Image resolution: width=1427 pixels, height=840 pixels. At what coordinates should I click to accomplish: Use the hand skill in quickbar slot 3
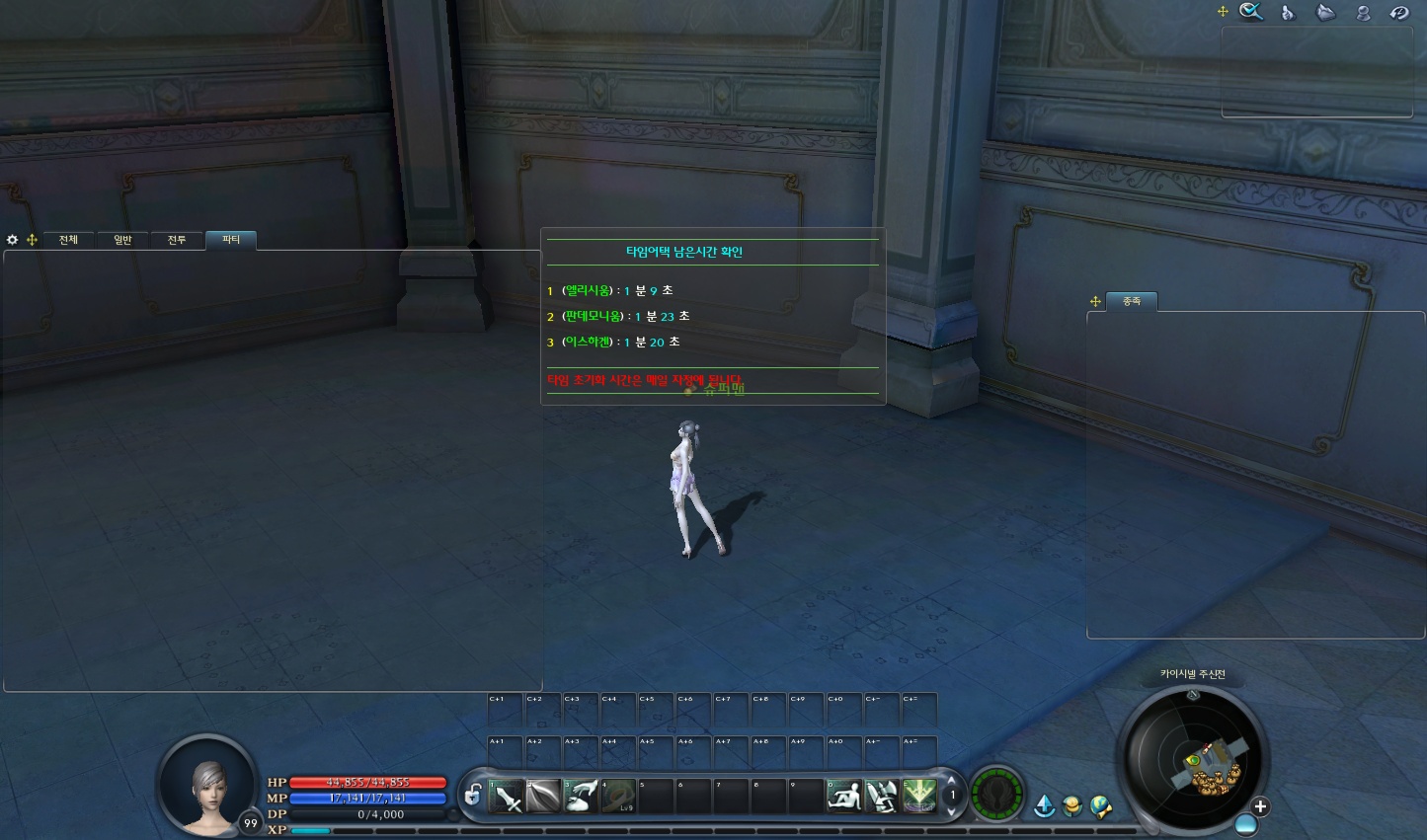tap(581, 795)
